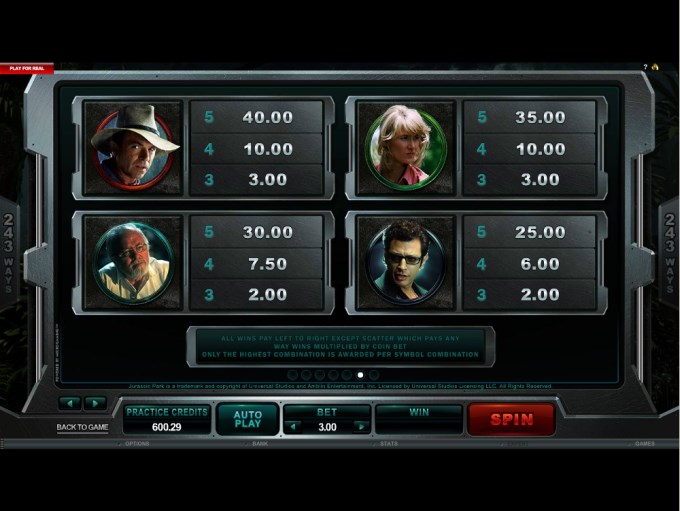Viewport: 680px width, 511px height.
Task: Open the Bank section
Action: coord(260,443)
